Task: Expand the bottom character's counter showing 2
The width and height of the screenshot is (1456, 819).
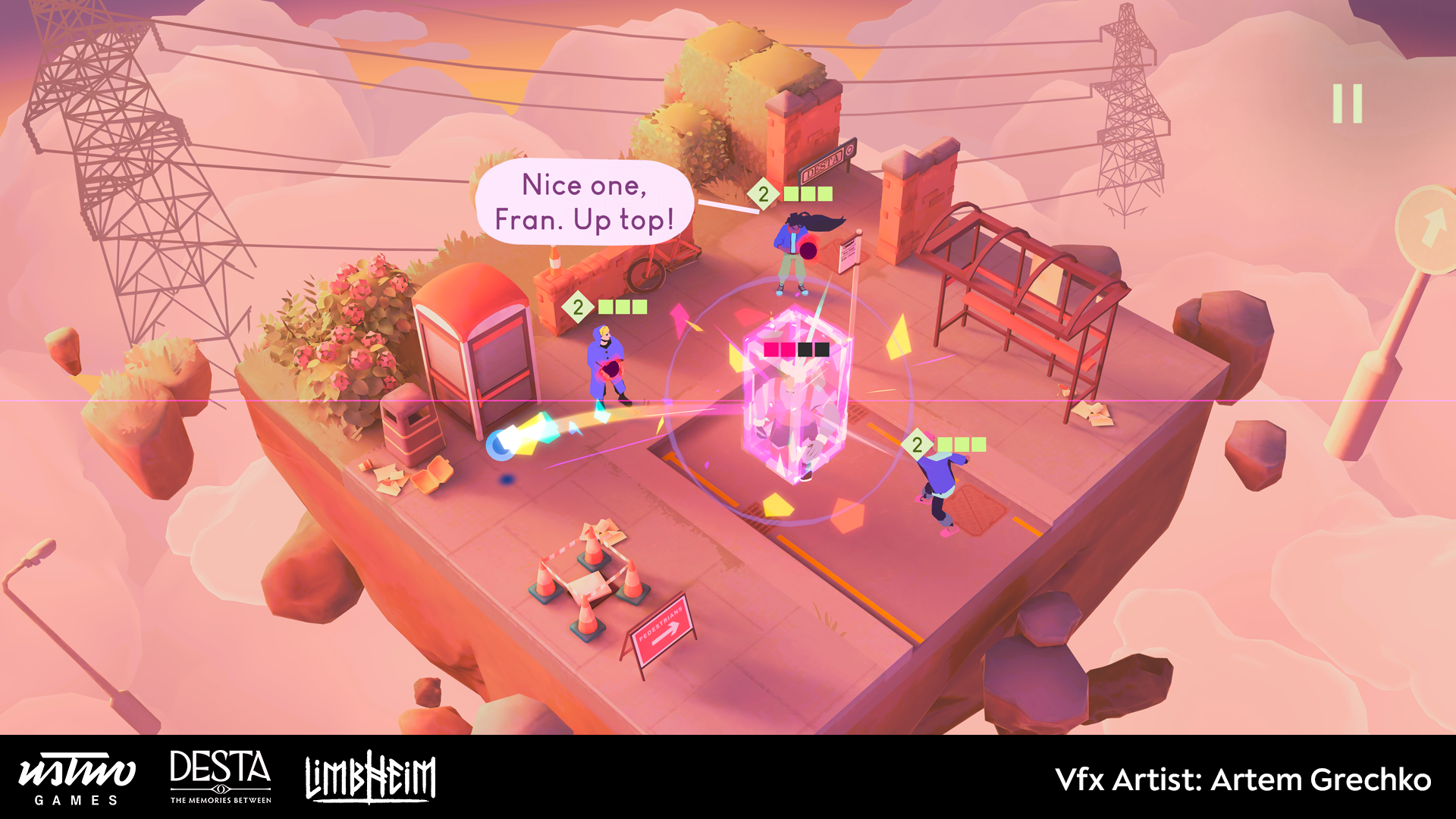Action: (x=918, y=444)
